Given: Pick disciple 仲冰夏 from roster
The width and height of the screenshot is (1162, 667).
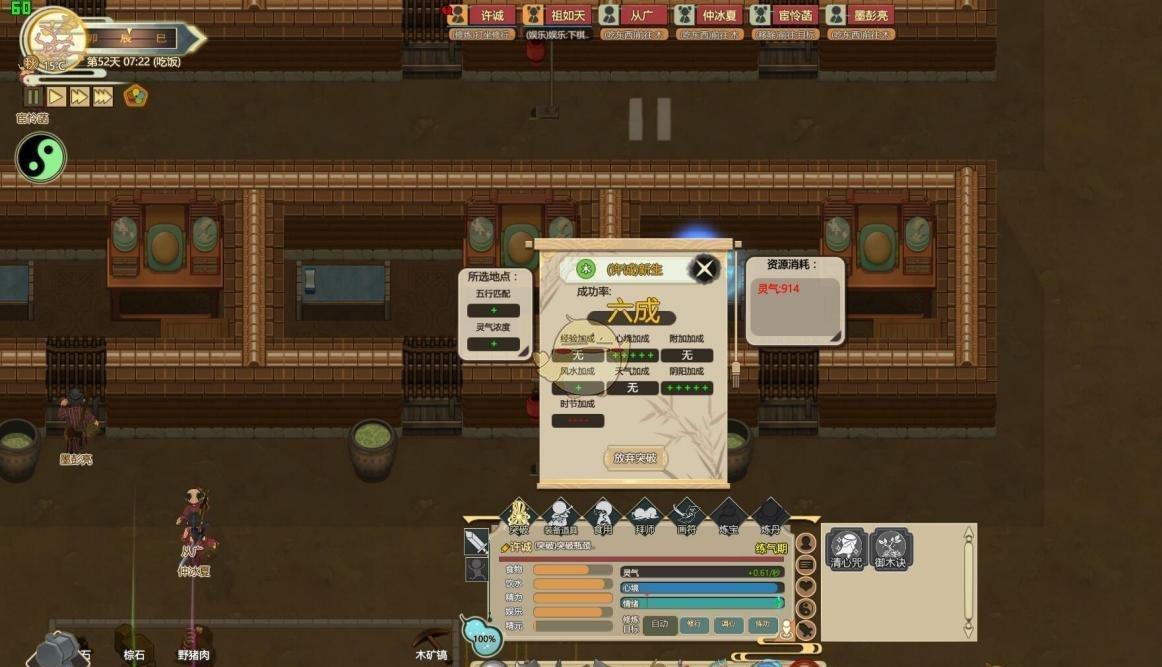Looking at the screenshot, I should point(709,16).
